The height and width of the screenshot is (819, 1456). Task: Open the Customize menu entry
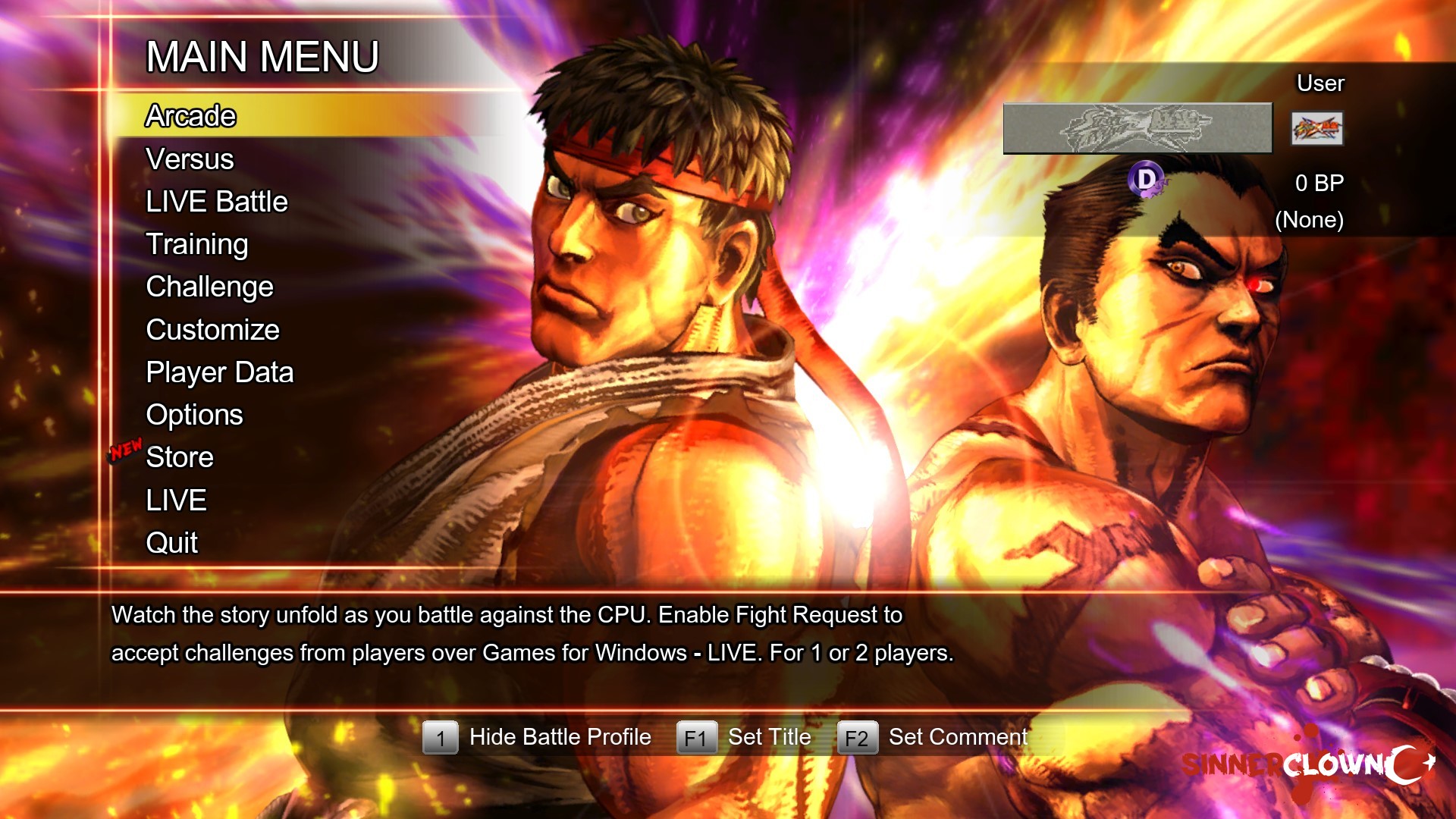click(x=212, y=329)
